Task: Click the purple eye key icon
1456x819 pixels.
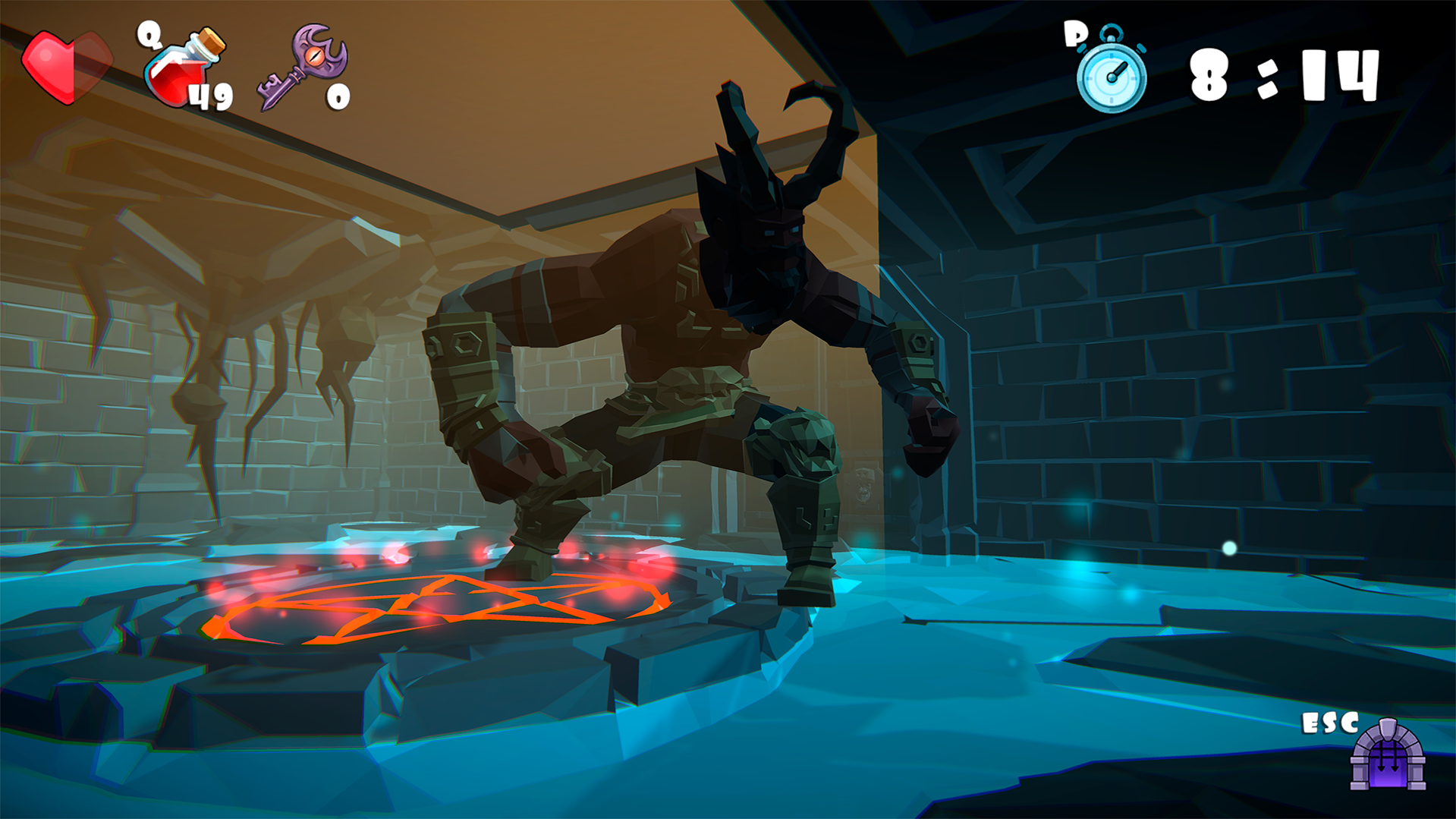Action: (x=302, y=67)
